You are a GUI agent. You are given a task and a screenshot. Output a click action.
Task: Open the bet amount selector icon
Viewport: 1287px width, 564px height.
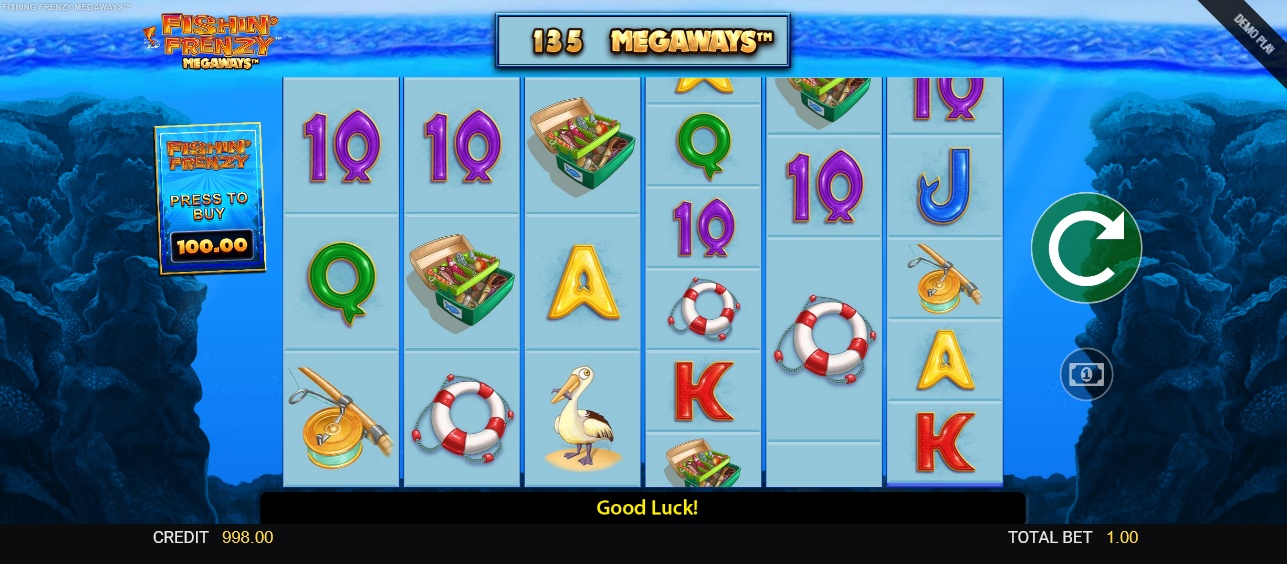pos(1086,375)
